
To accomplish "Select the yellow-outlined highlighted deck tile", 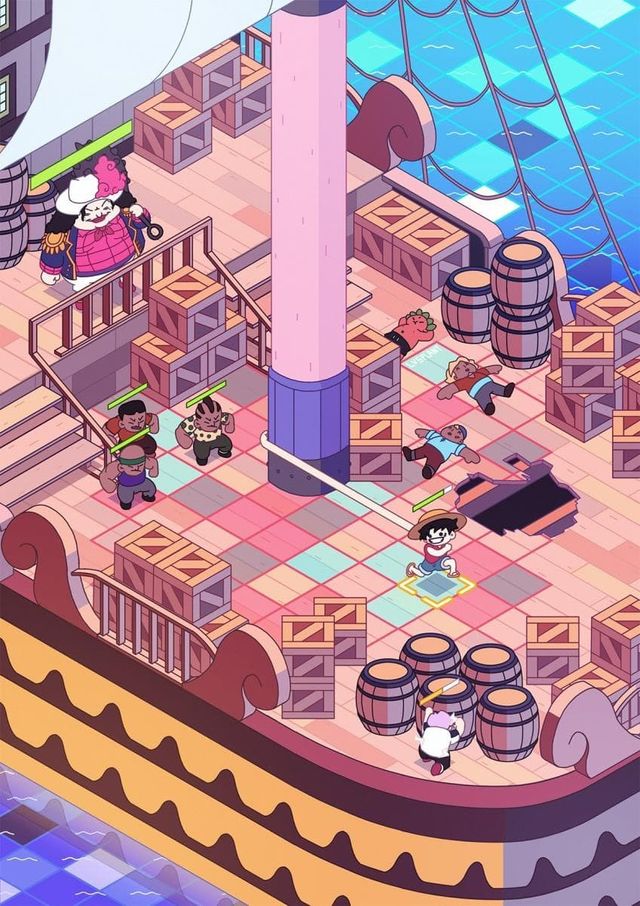I will click(438, 590).
